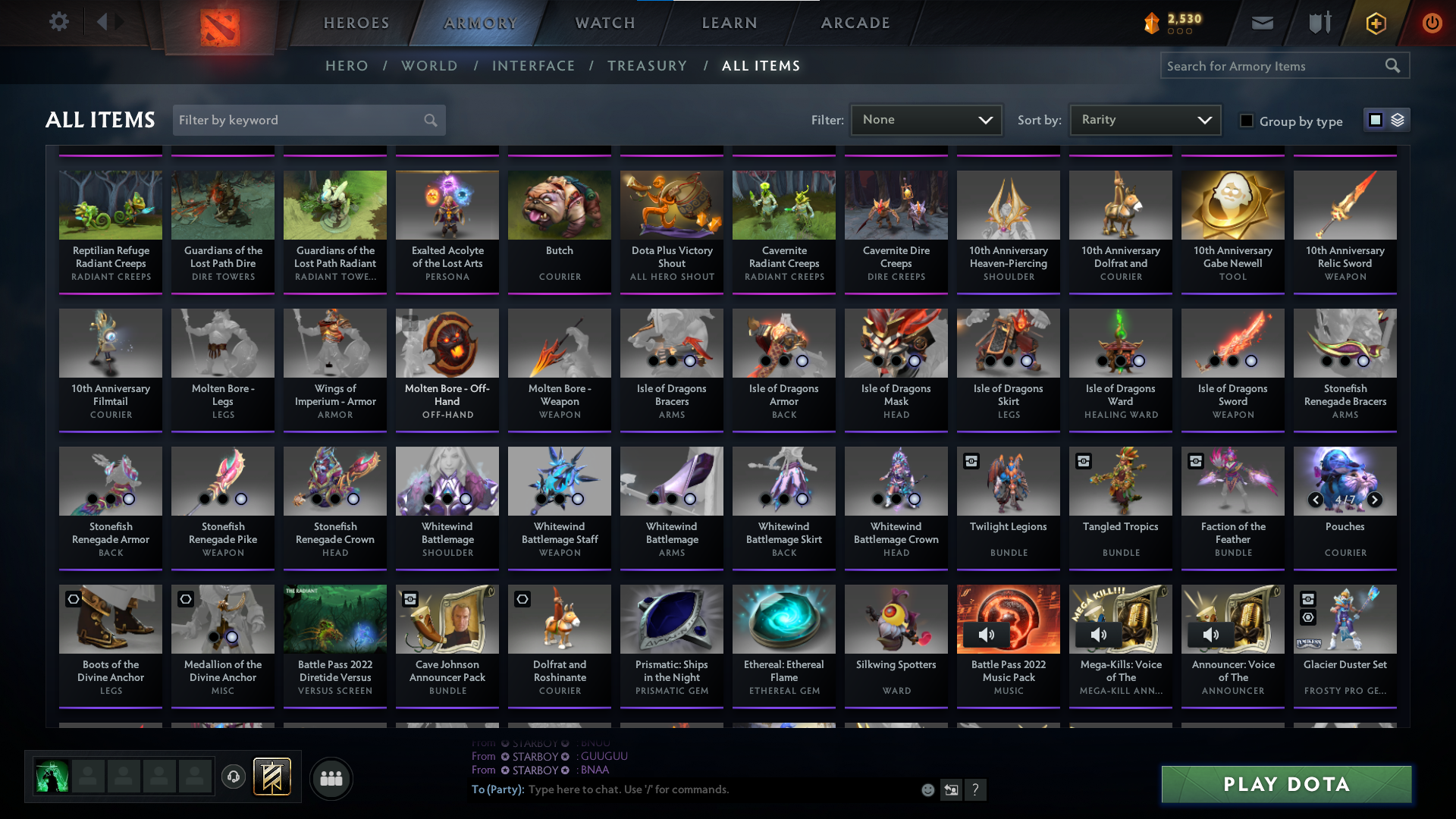Image resolution: width=1456 pixels, height=819 pixels.
Task: Switch to the Treasury tab
Action: [x=648, y=66]
